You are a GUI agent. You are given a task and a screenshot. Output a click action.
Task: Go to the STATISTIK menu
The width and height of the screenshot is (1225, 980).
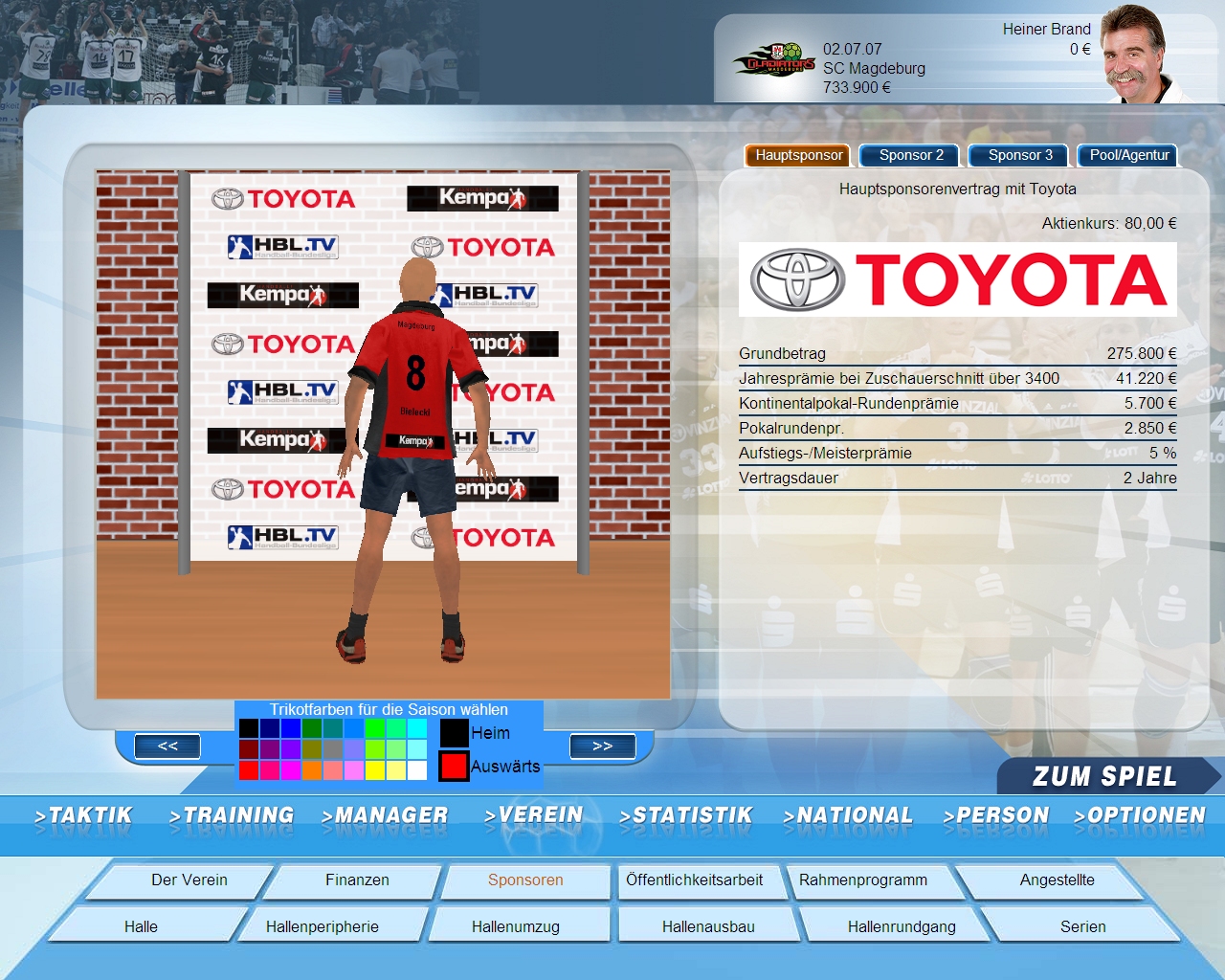point(685,815)
